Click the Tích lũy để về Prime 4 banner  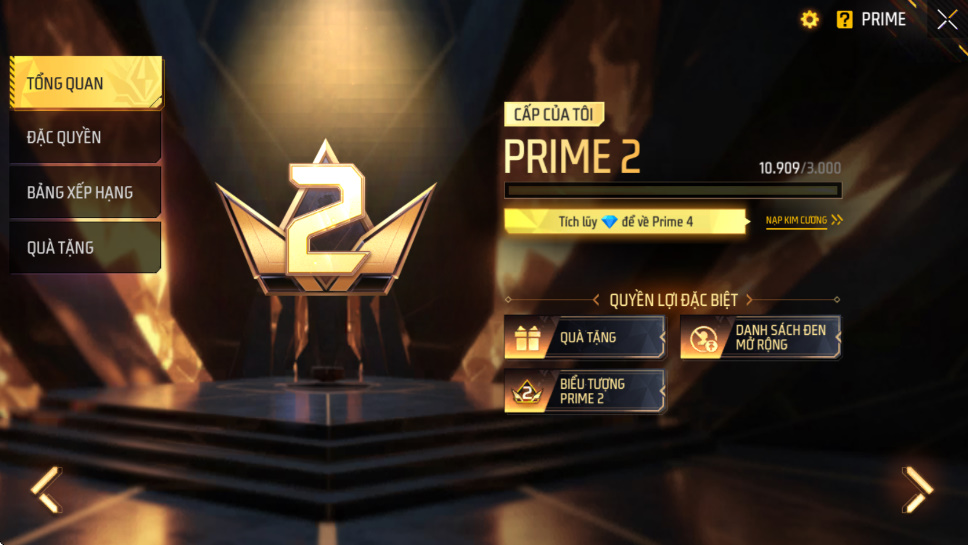[x=626, y=221]
